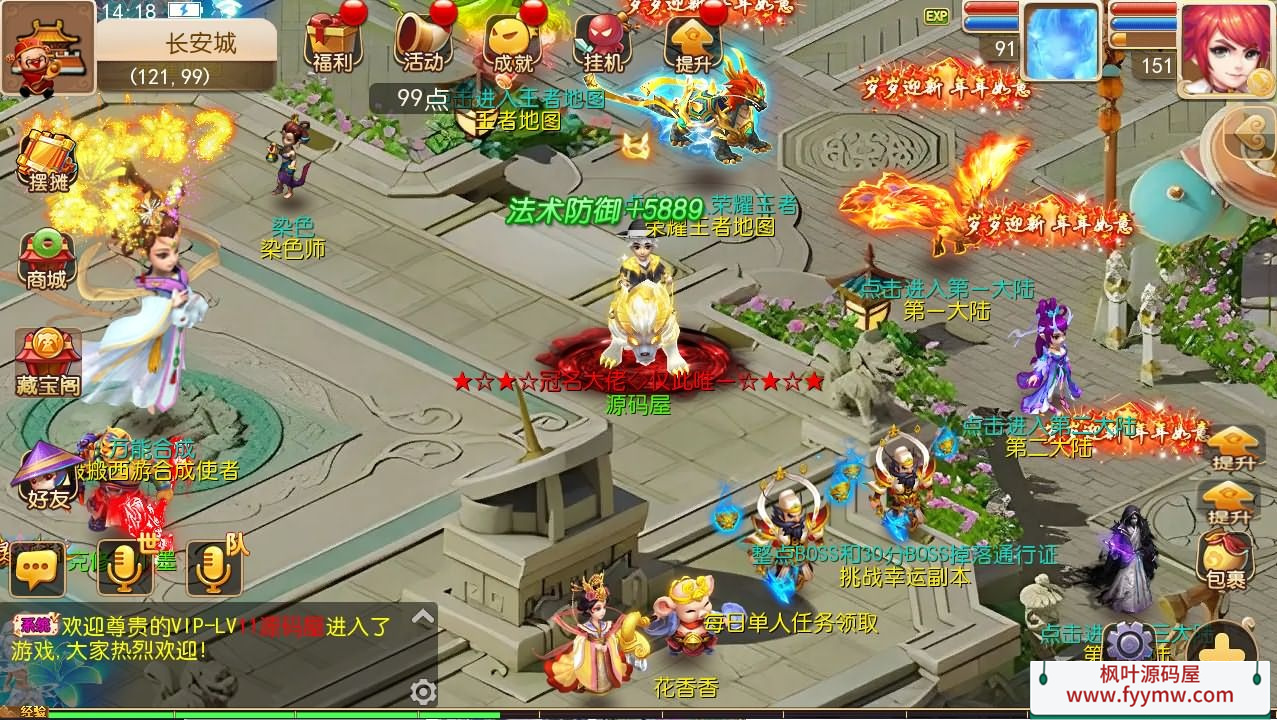Activate the 队 team voice microphone
The image size is (1277, 720).
[214, 567]
